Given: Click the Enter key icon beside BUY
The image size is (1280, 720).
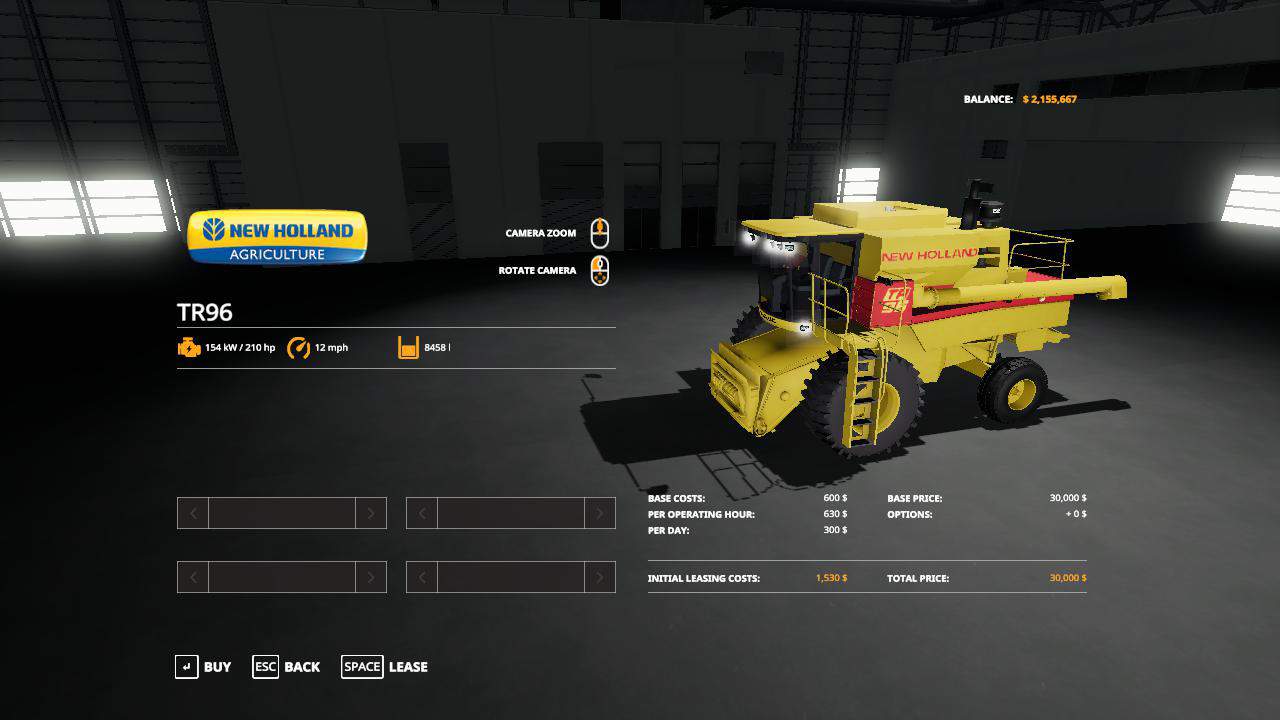Looking at the screenshot, I should 187,667.
